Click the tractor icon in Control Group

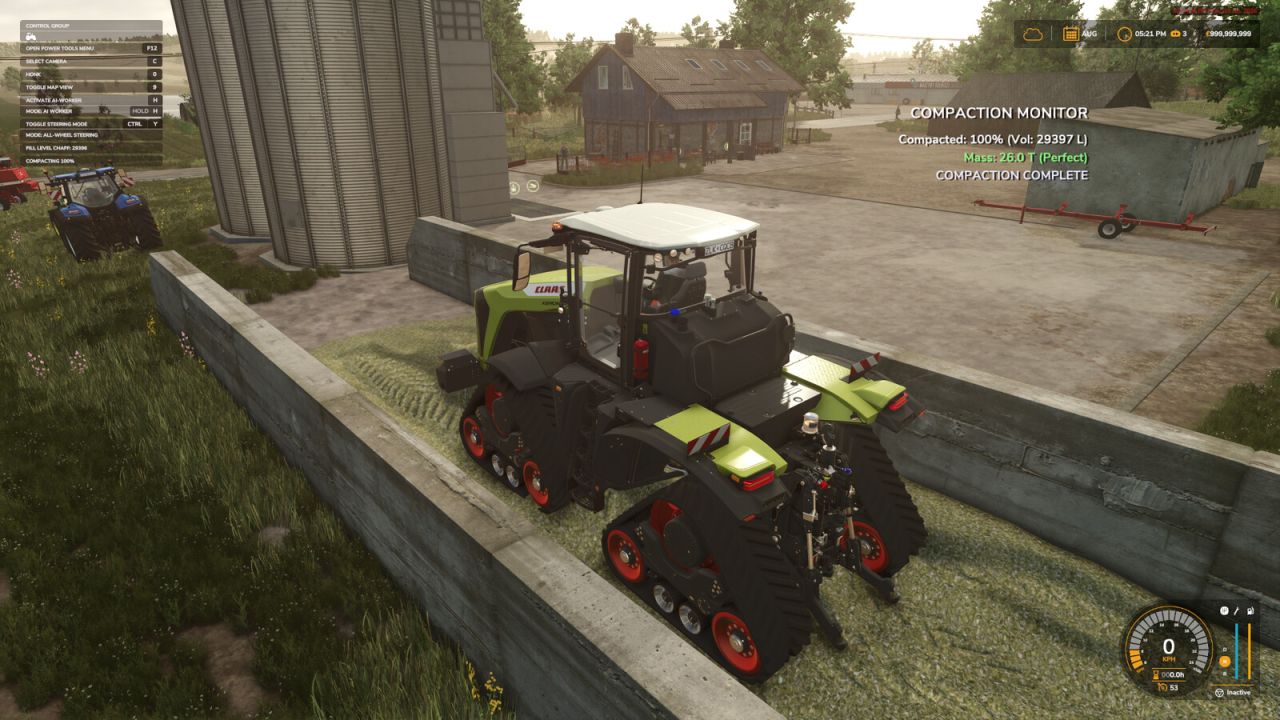(x=30, y=36)
